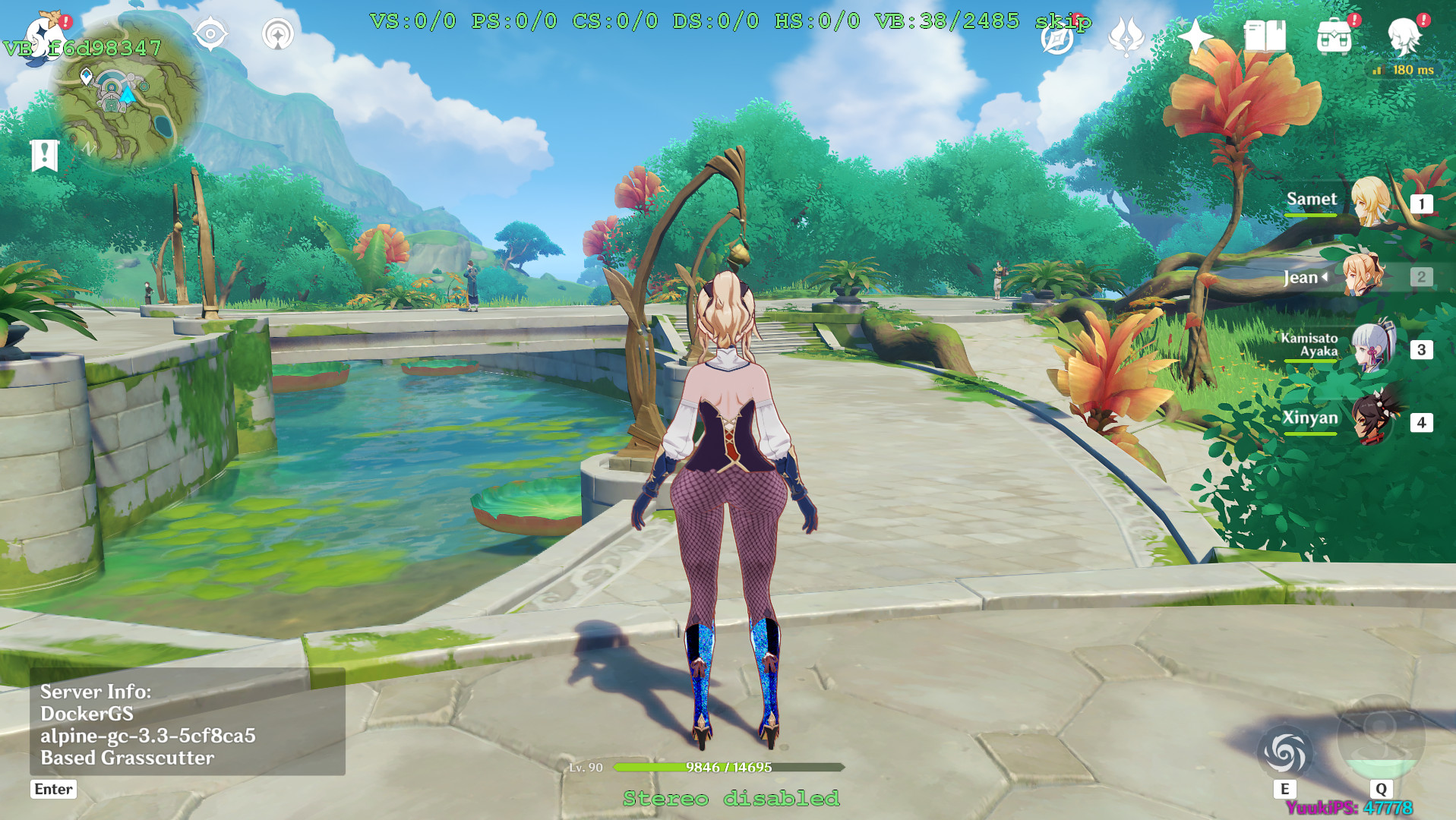Open the events eye icon near the minimap
Viewport: 1456px width, 820px height.
210,33
